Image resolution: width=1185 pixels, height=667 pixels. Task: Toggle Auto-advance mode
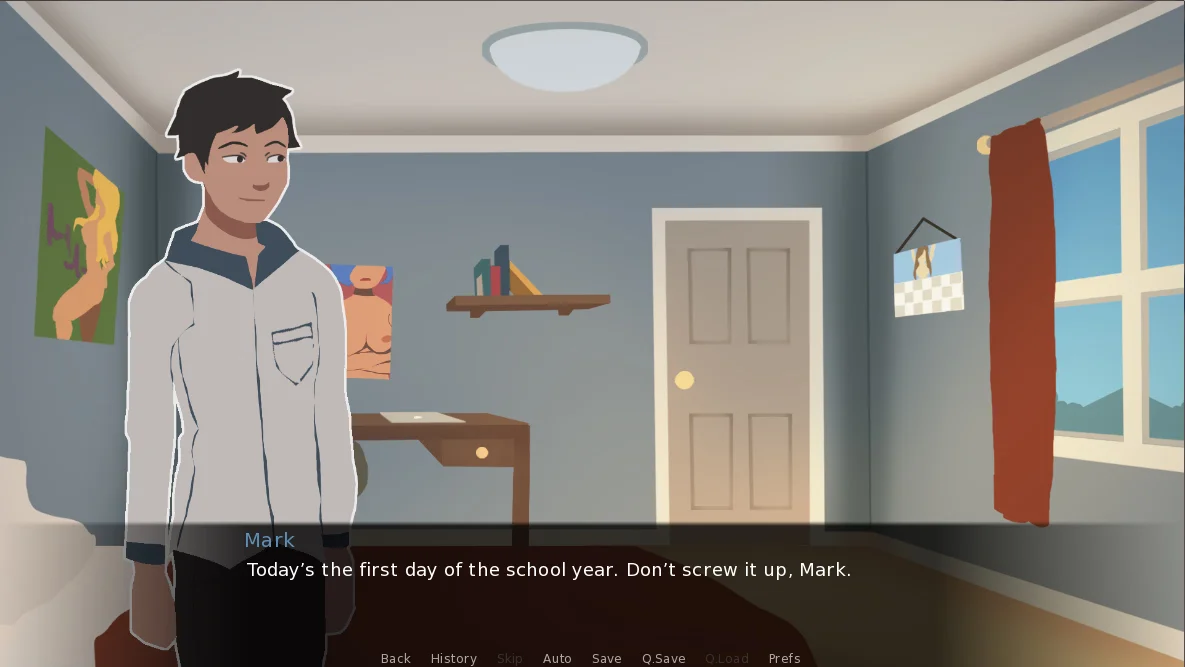point(557,658)
